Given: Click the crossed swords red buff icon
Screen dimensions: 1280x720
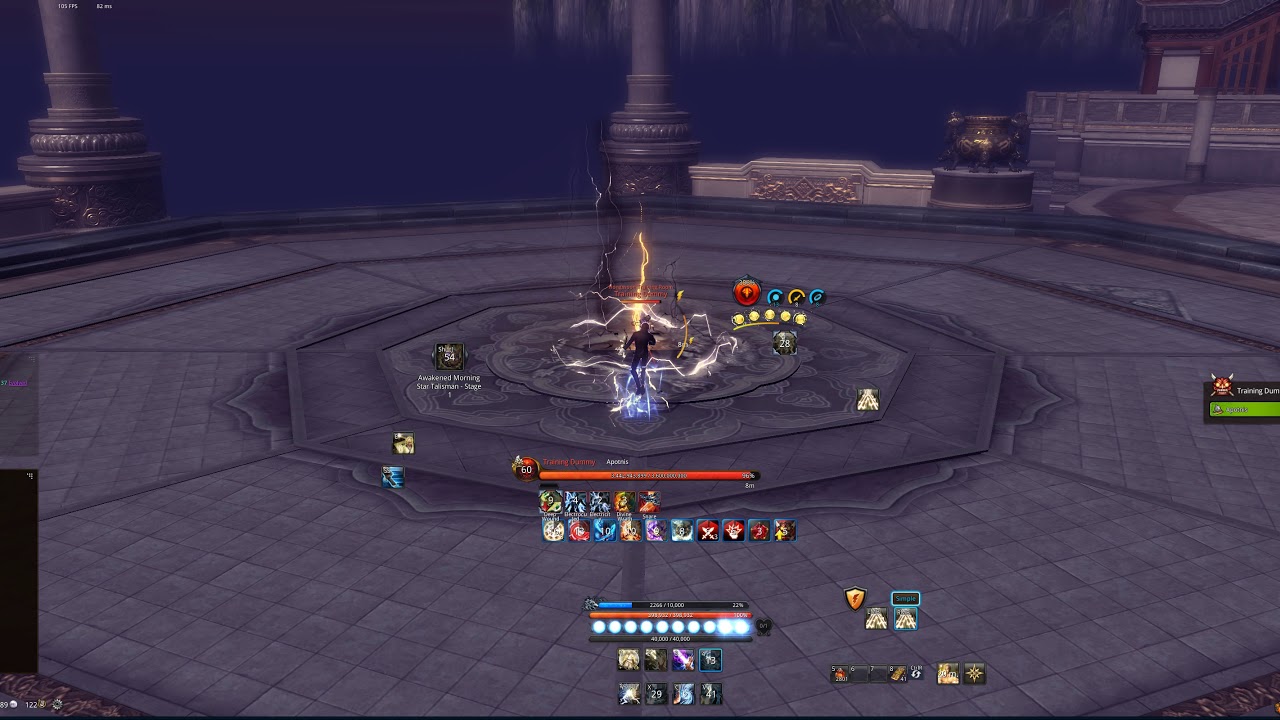Looking at the screenshot, I should (x=709, y=531).
